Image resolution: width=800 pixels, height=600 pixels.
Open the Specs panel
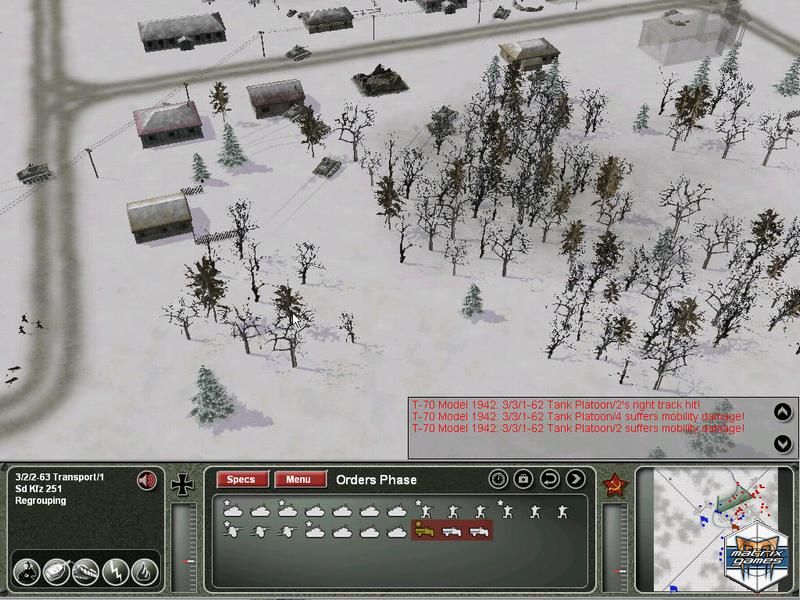[242, 480]
